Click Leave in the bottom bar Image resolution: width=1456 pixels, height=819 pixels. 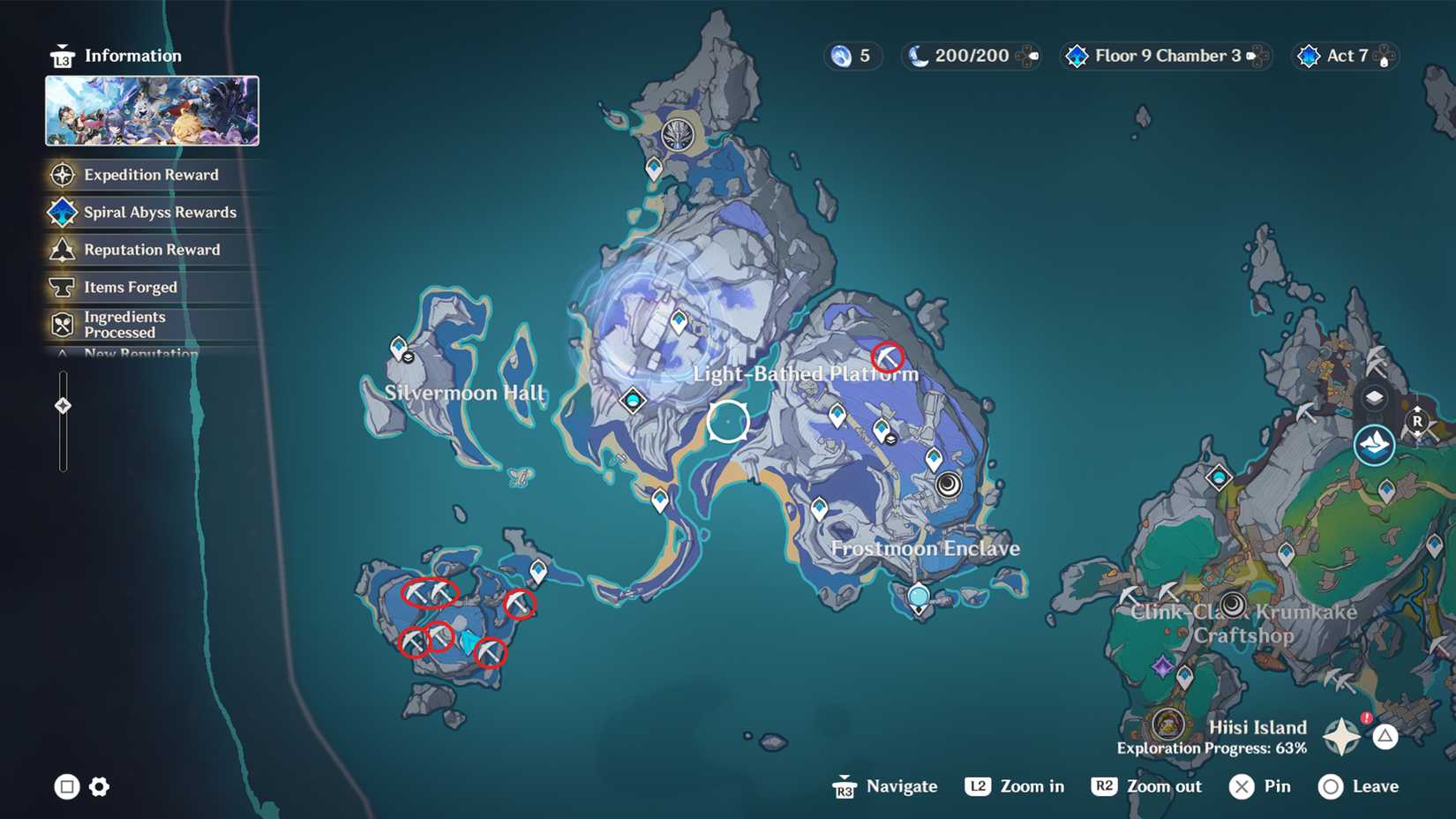pyautogui.click(x=1359, y=785)
